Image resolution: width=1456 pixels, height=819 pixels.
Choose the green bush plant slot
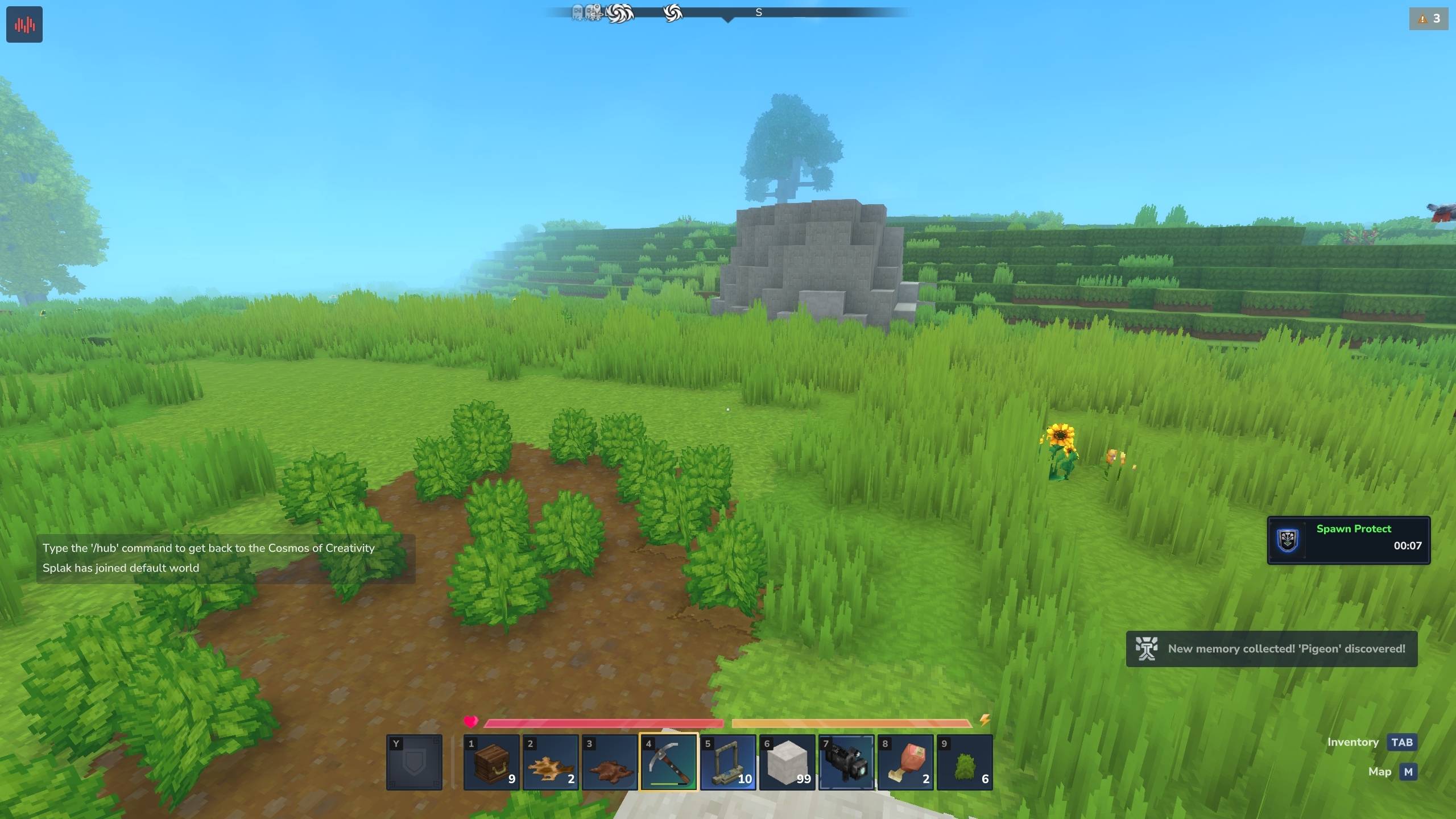pyautogui.click(x=965, y=763)
